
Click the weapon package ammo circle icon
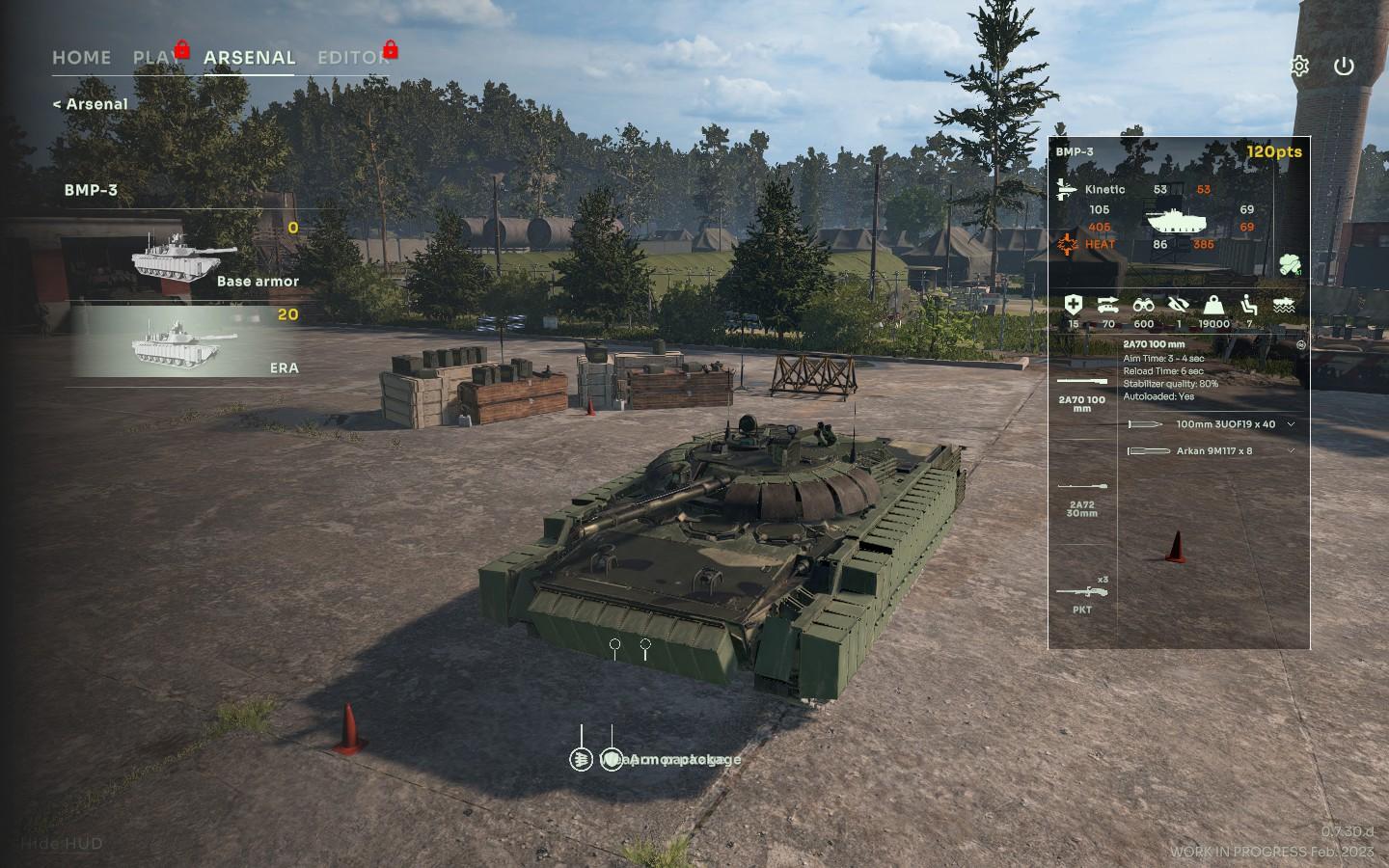[581, 760]
